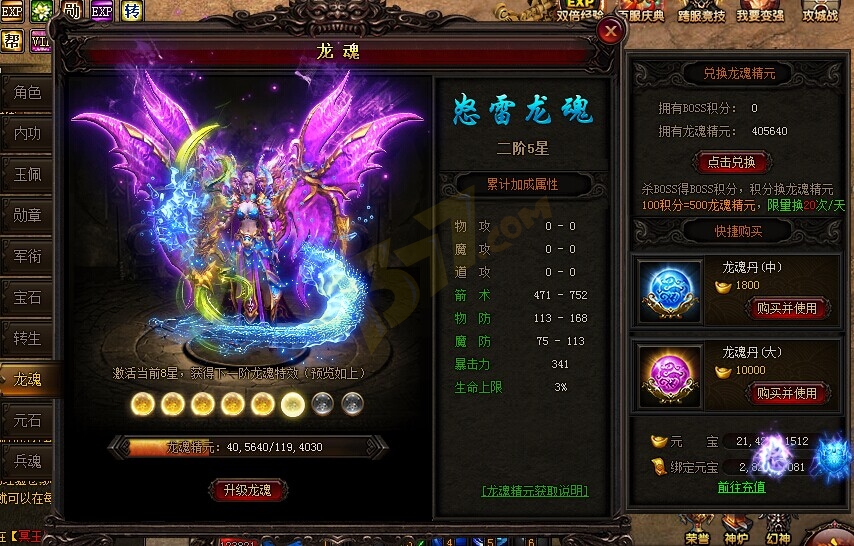Select the 玉佩 tab
Viewport: 854px width, 546px height.
(28, 172)
